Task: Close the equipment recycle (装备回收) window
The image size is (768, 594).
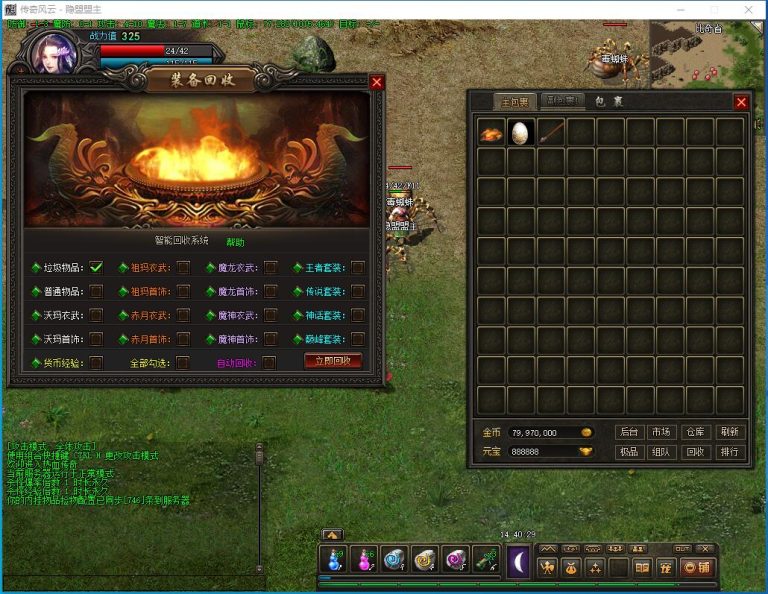Action: 376,82
